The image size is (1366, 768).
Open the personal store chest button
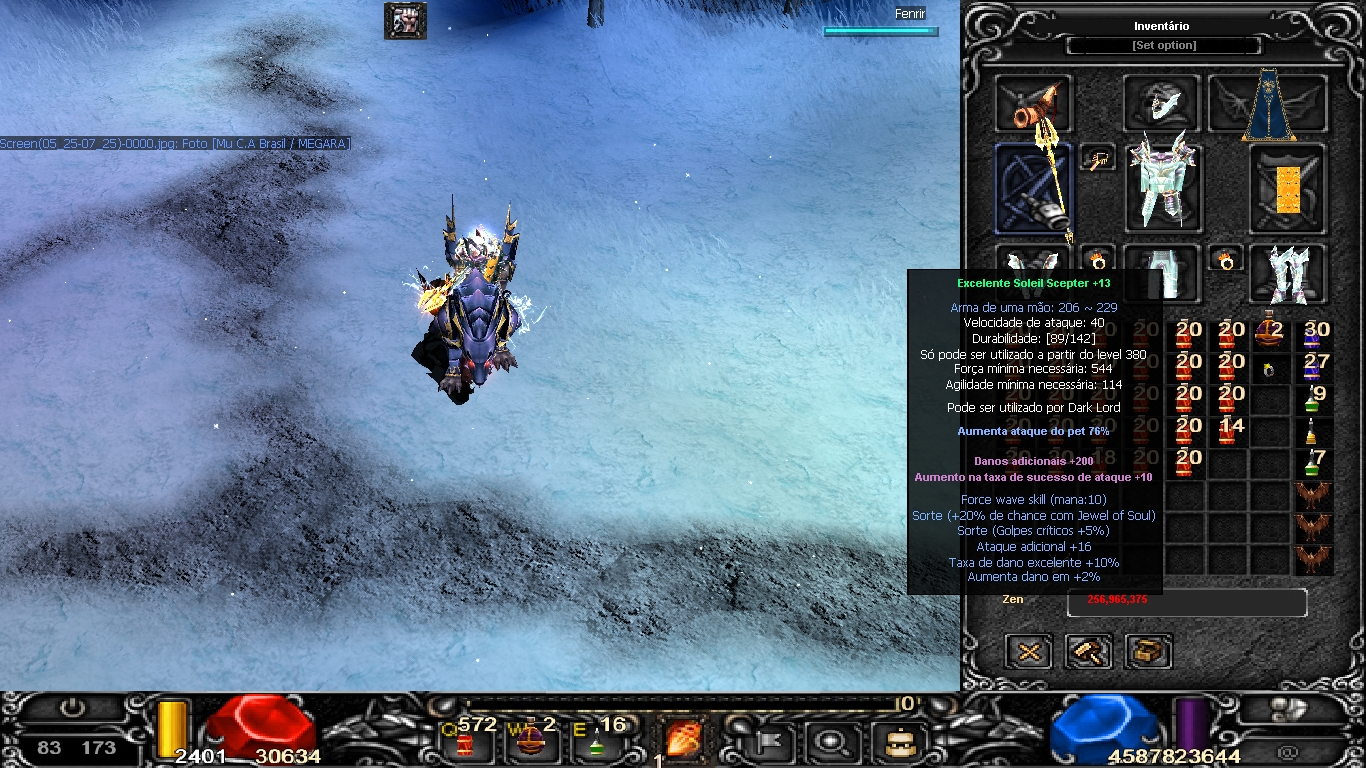point(1148,651)
